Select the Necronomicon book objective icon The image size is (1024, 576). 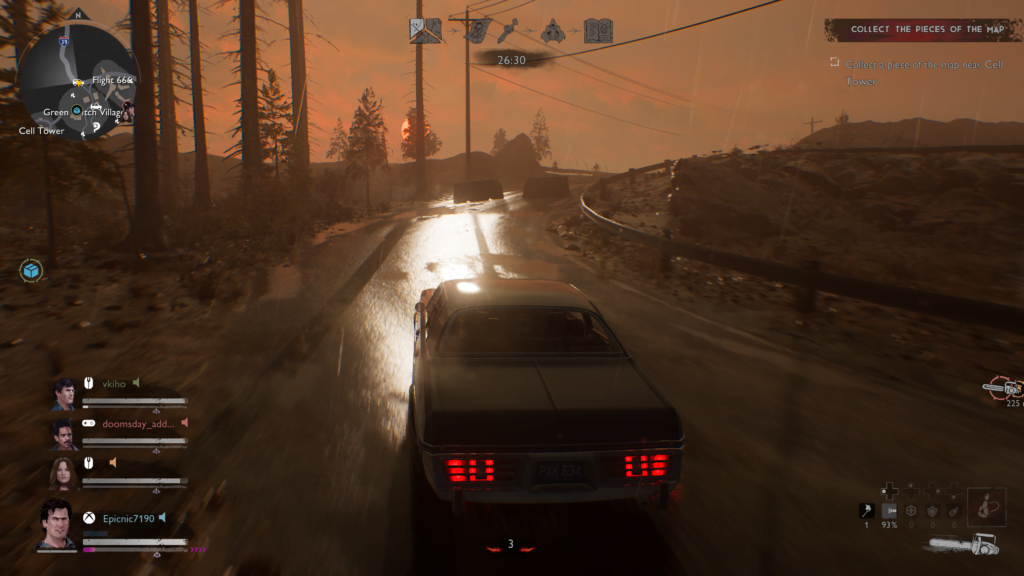tap(598, 31)
